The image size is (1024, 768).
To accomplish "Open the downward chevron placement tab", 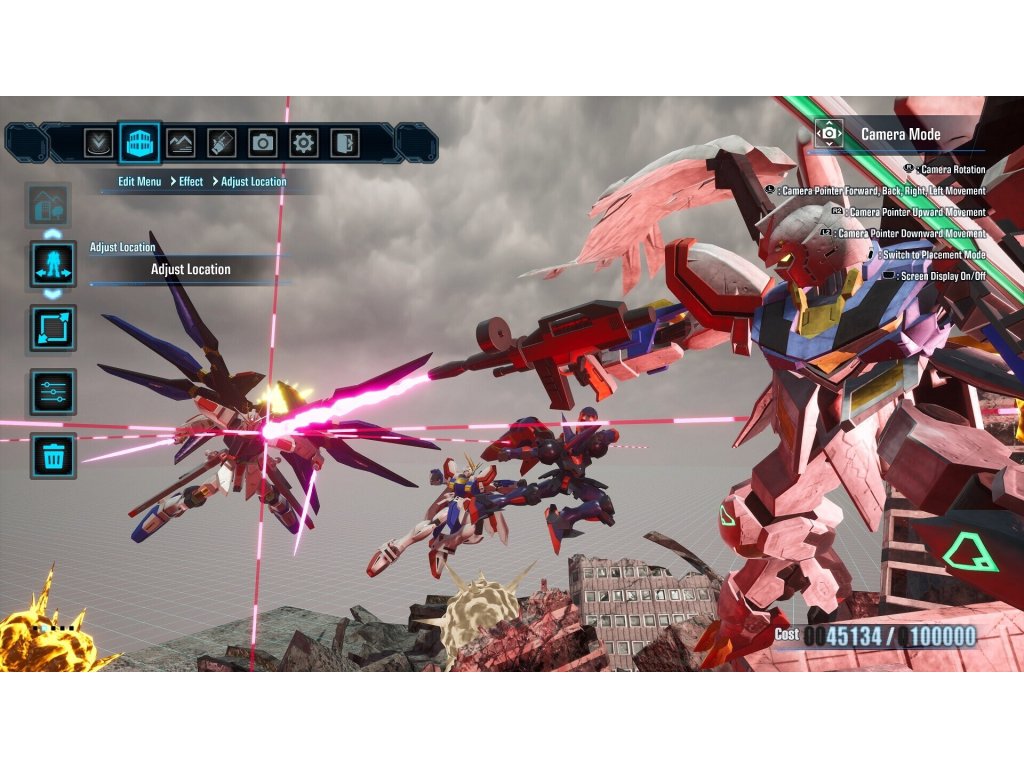I will pos(98,143).
